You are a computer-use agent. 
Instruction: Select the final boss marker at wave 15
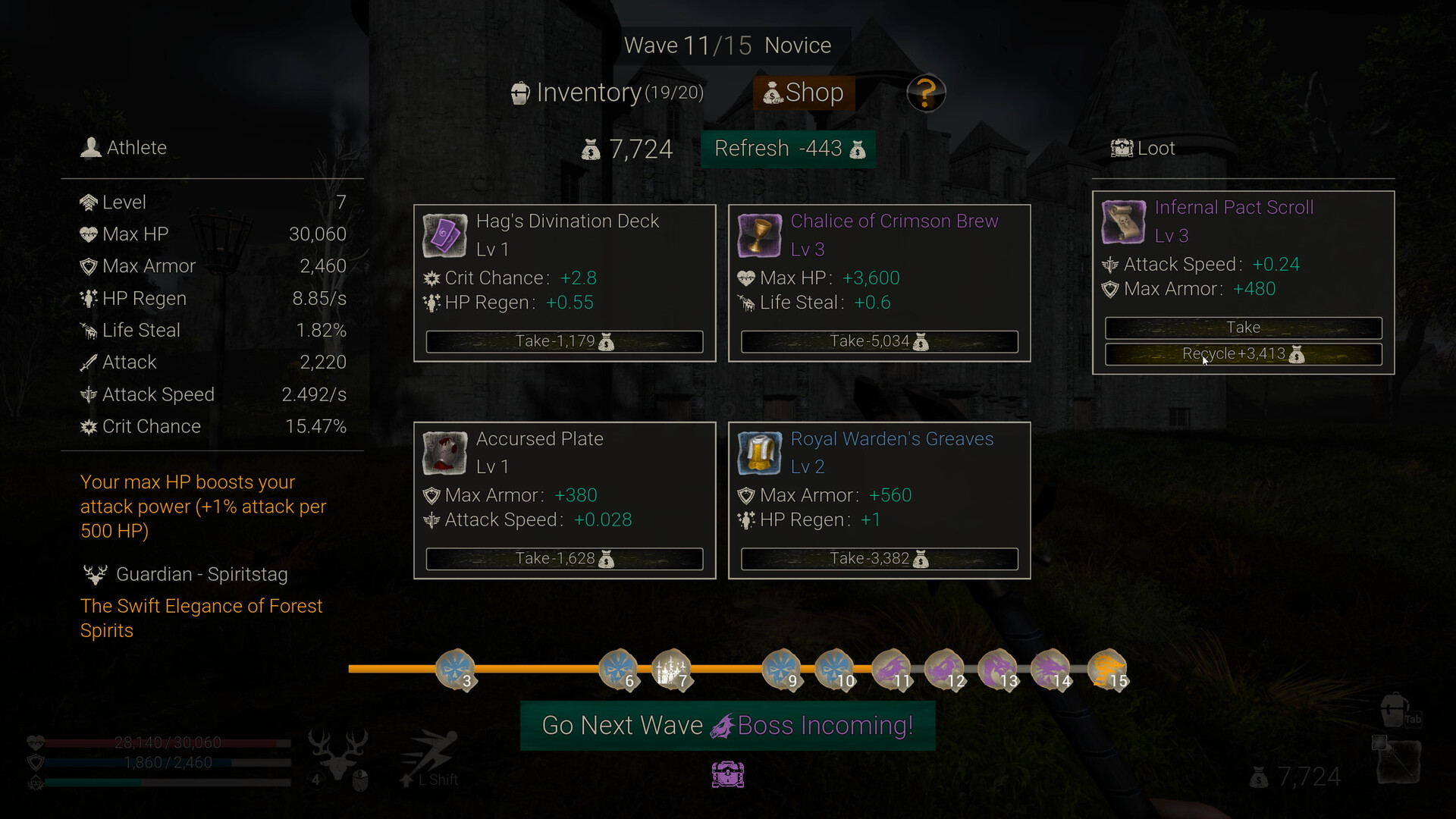click(x=1109, y=670)
